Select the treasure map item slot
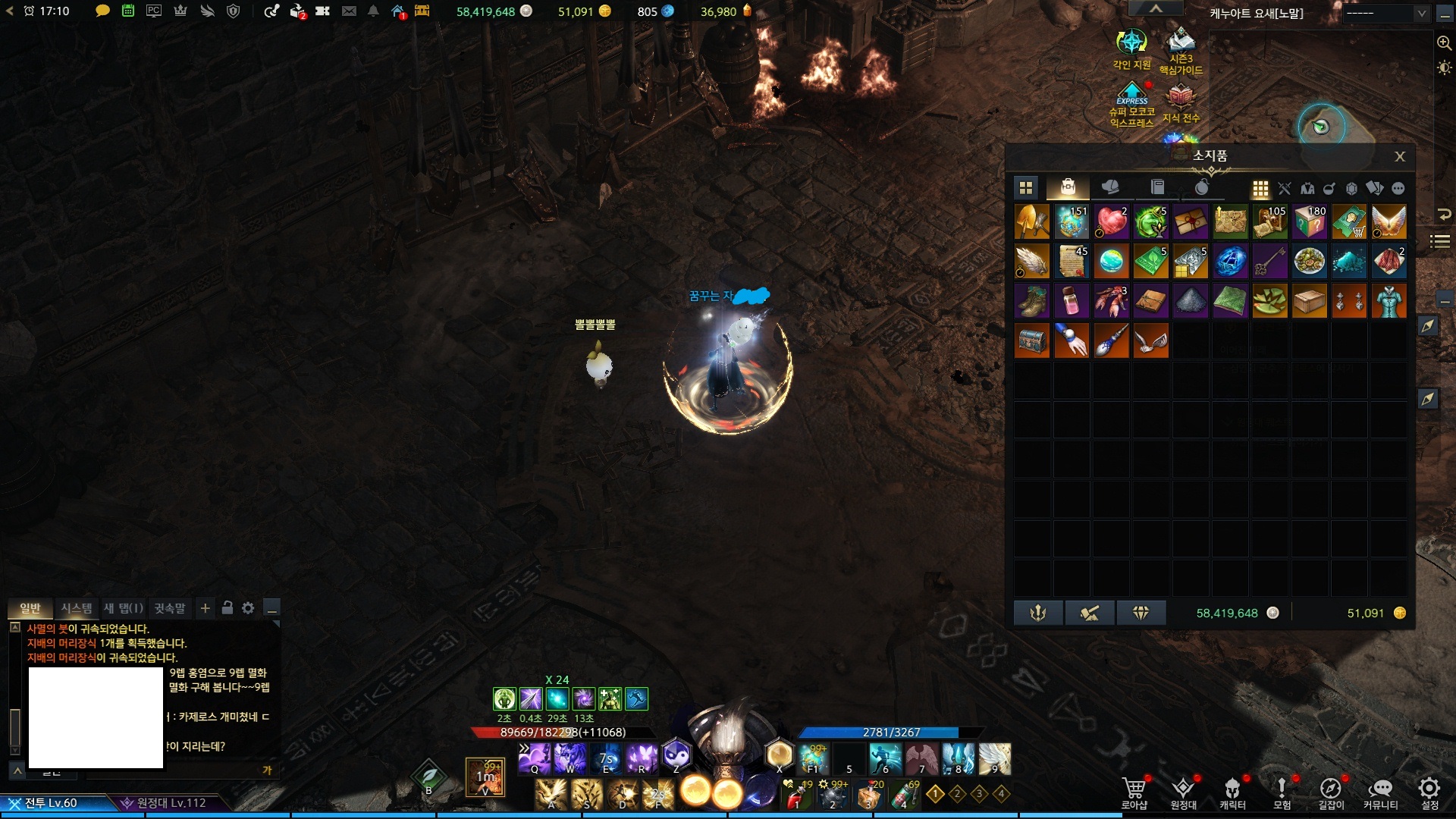 (x=1230, y=222)
